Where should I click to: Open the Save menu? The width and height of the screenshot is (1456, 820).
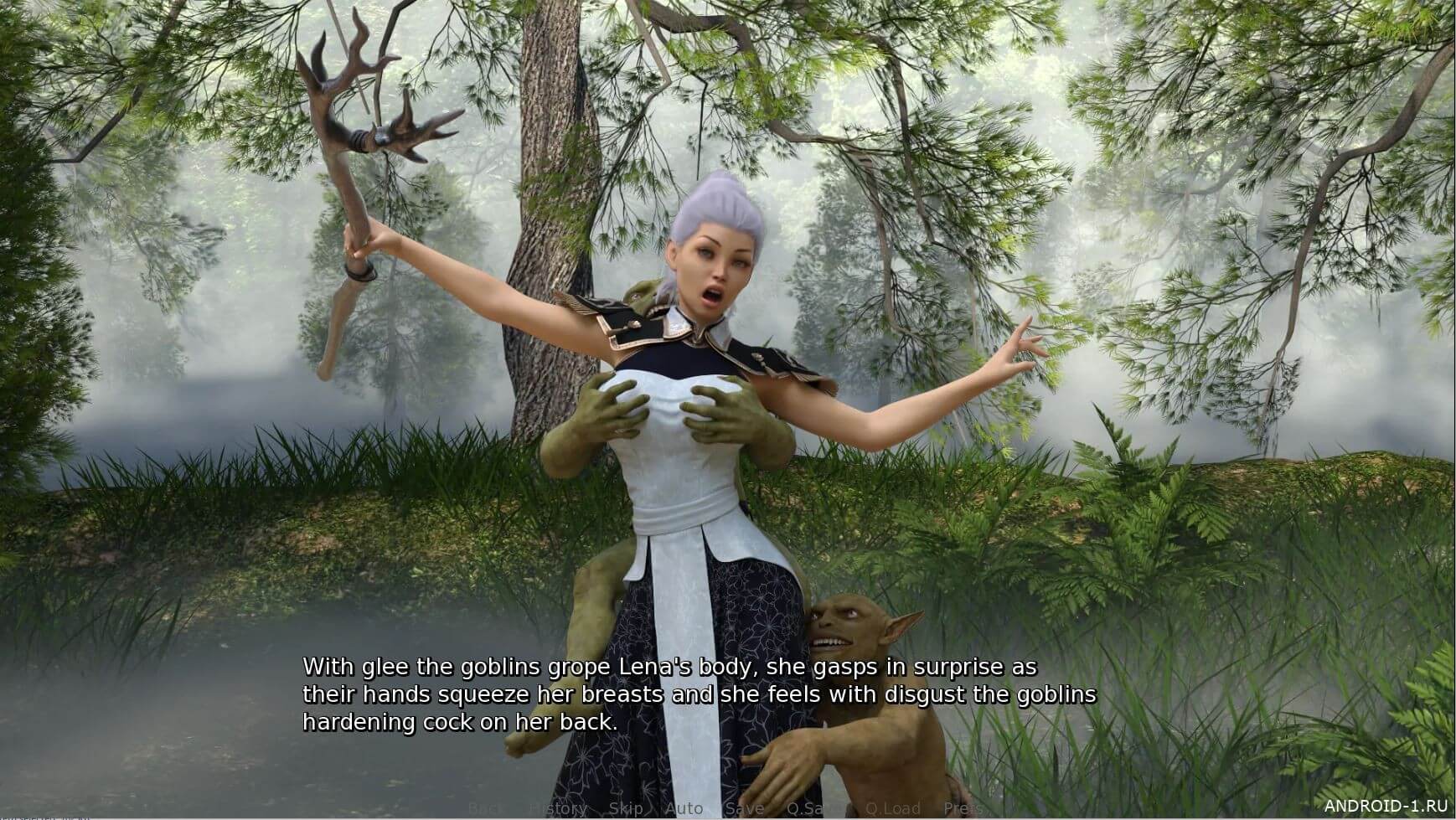(744, 808)
